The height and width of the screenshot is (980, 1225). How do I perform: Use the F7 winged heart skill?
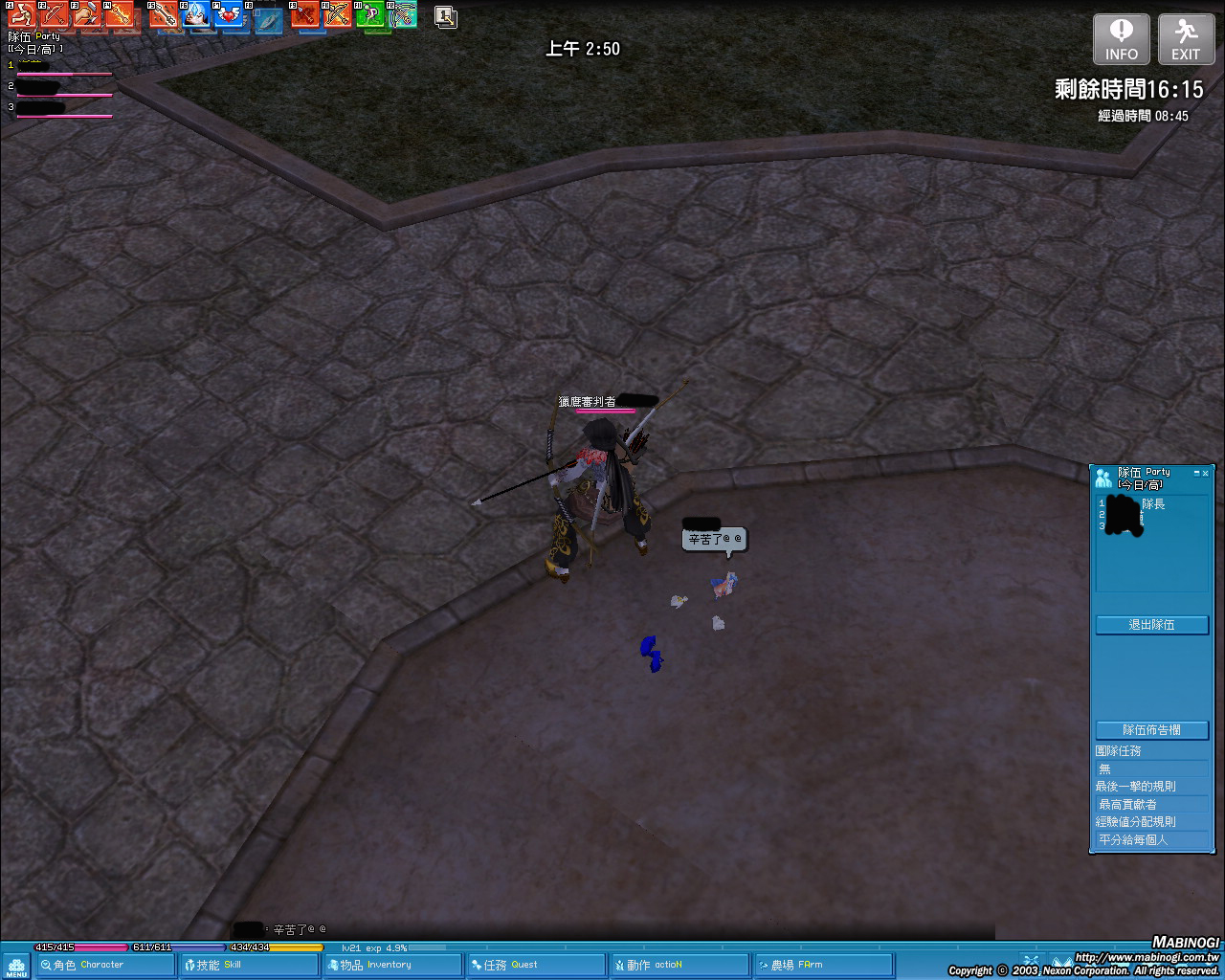click(x=228, y=14)
